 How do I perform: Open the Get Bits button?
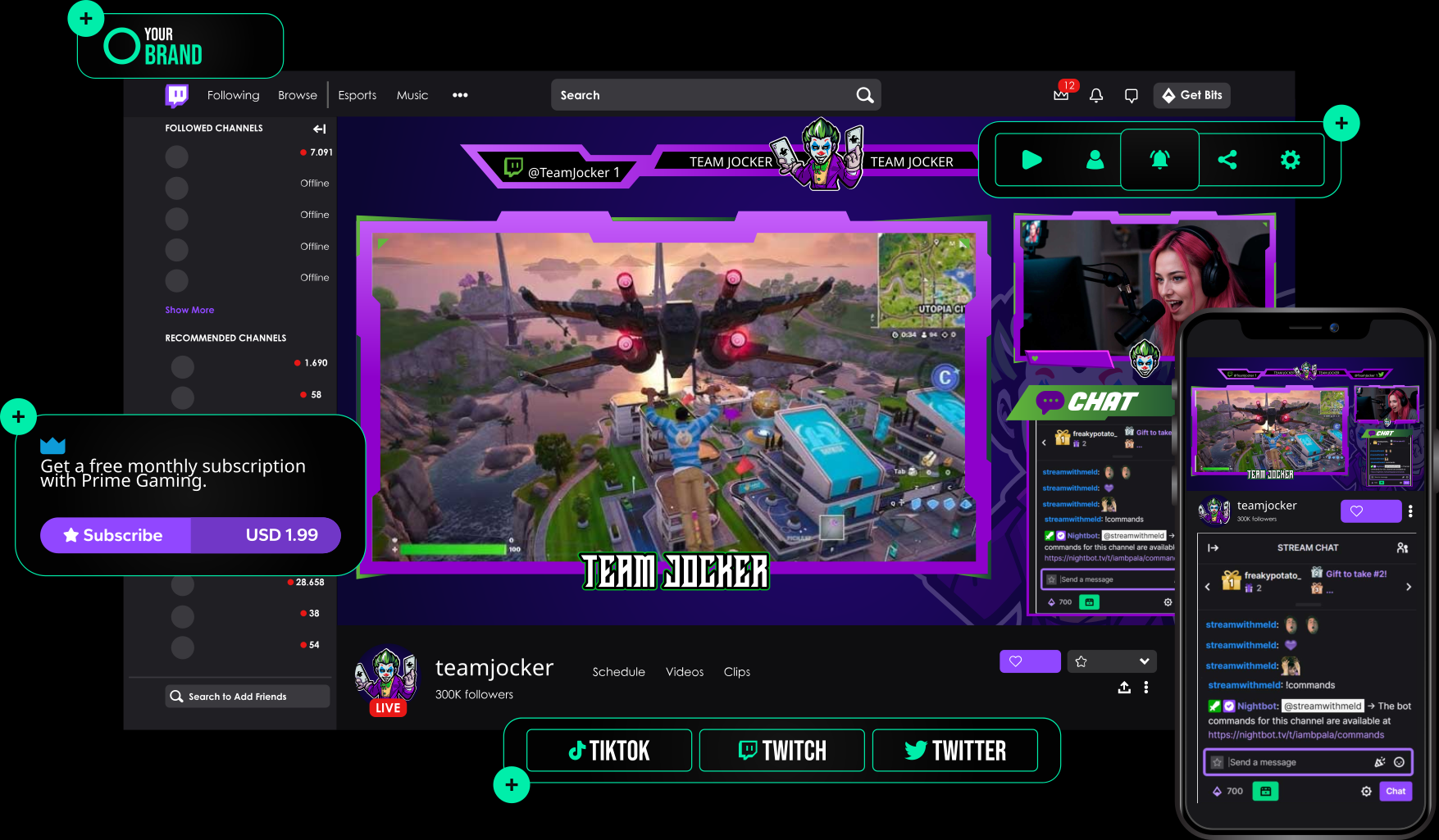click(1191, 95)
